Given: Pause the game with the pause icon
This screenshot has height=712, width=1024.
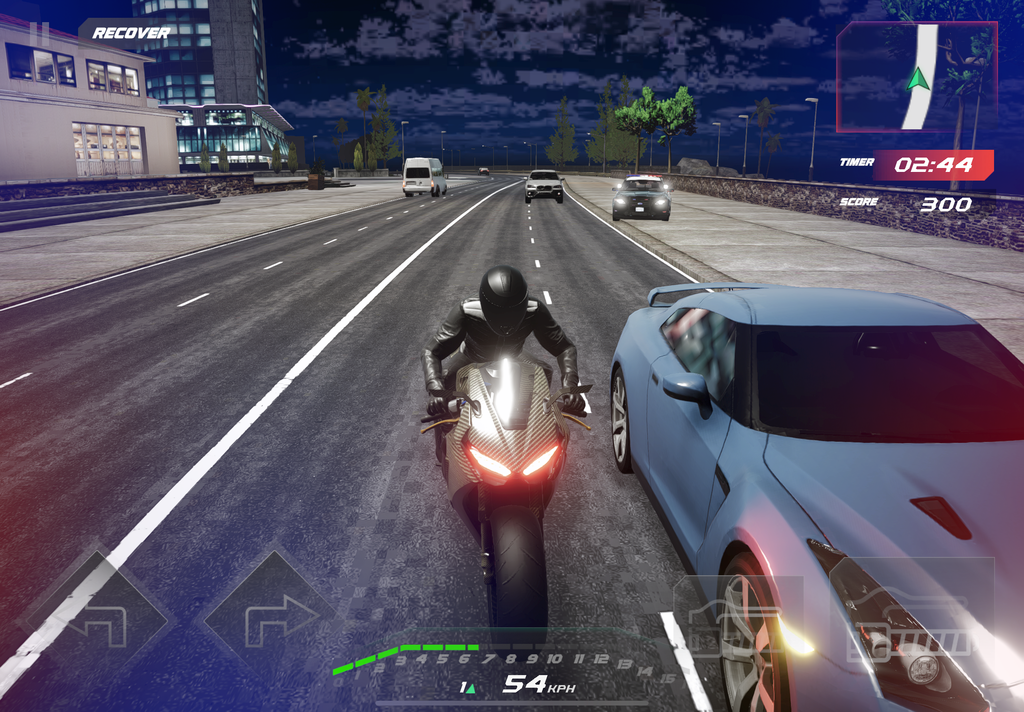Looking at the screenshot, I should [x=39, y=33].
